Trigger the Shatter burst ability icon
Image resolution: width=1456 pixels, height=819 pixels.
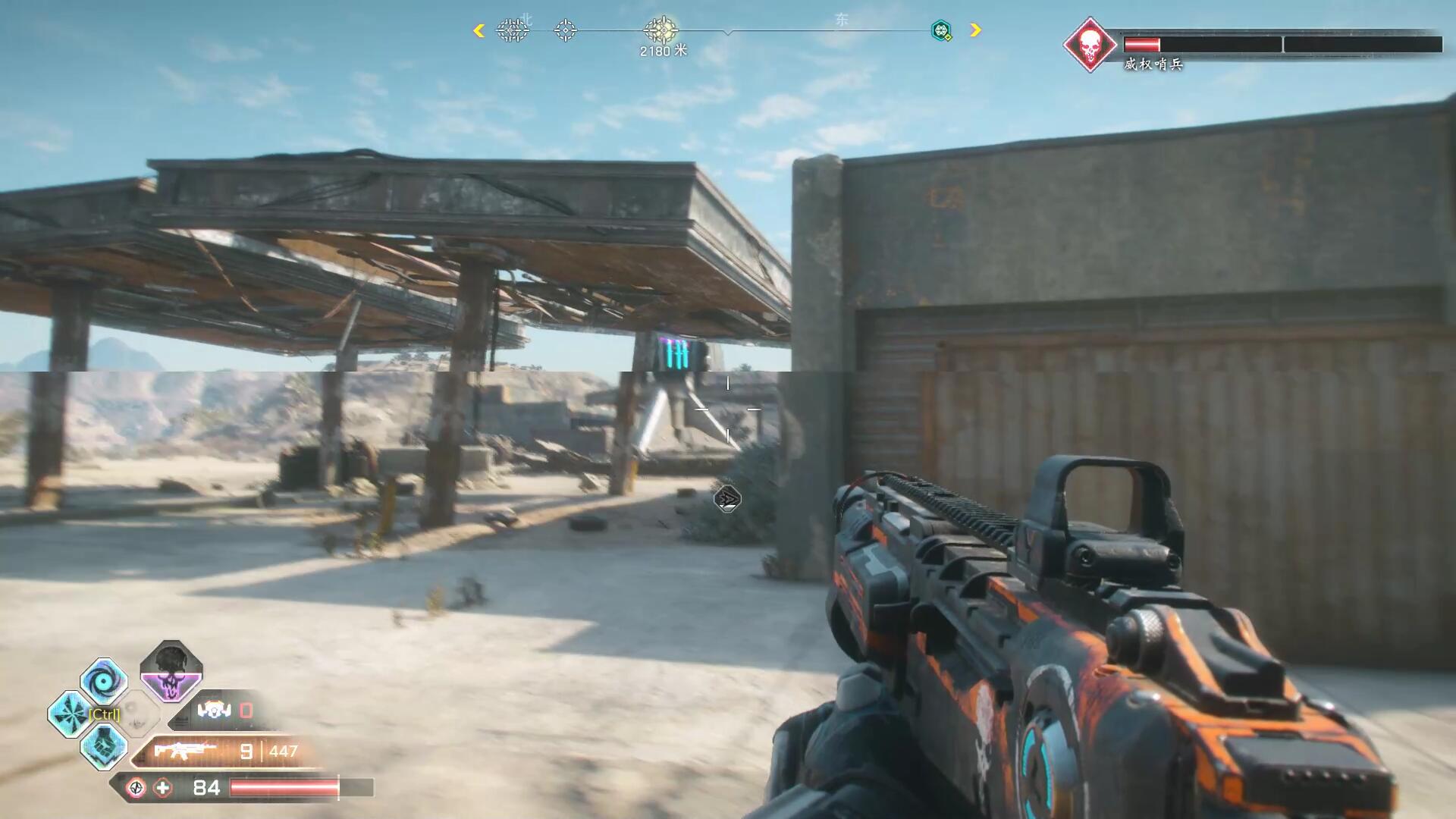(71, 714)
